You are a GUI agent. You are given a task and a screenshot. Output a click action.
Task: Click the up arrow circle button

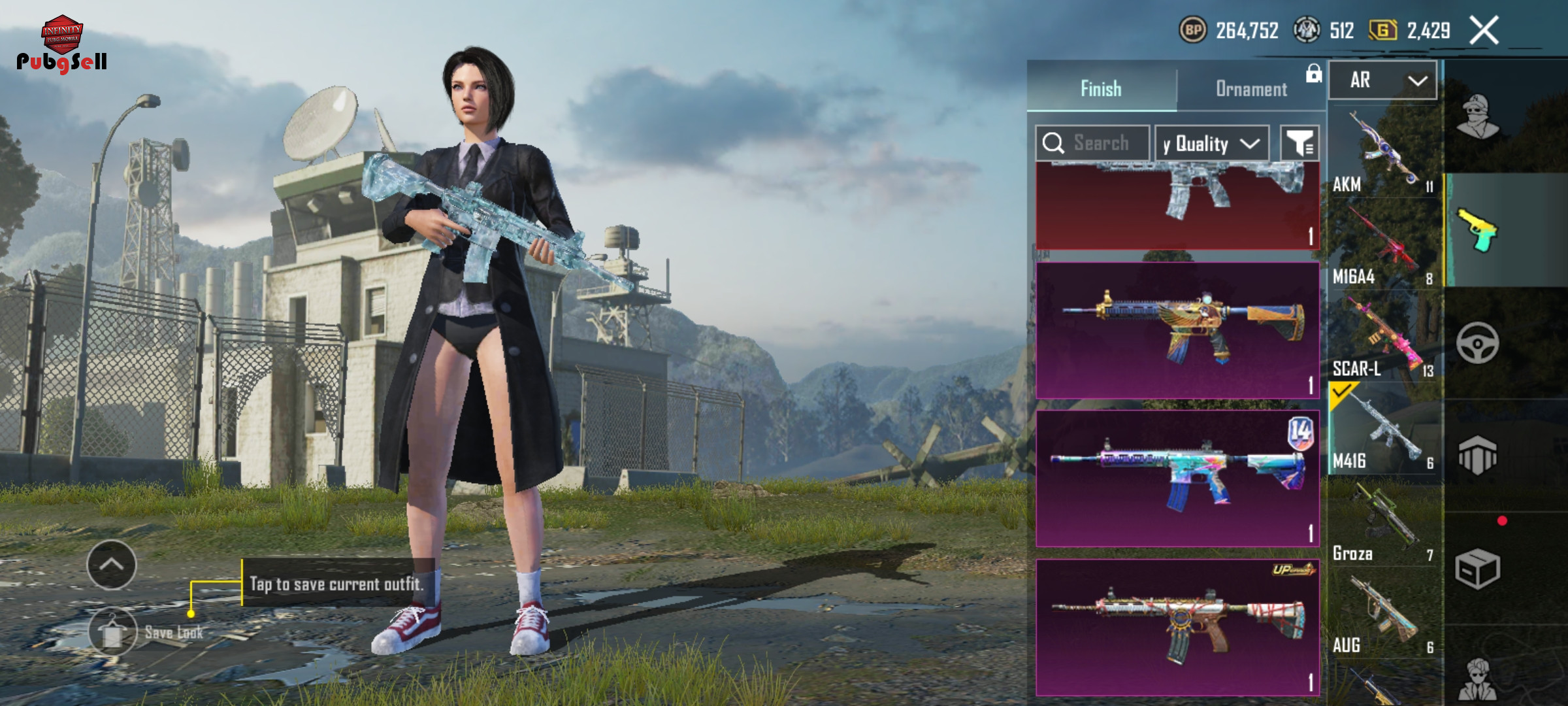point(112,565)
